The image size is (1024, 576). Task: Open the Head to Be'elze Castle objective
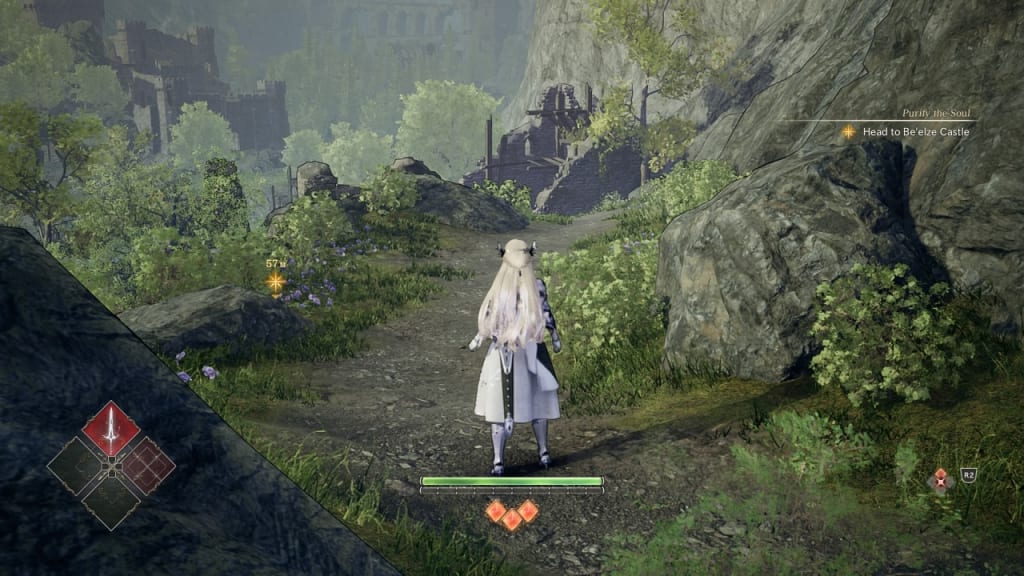[915, 131]
